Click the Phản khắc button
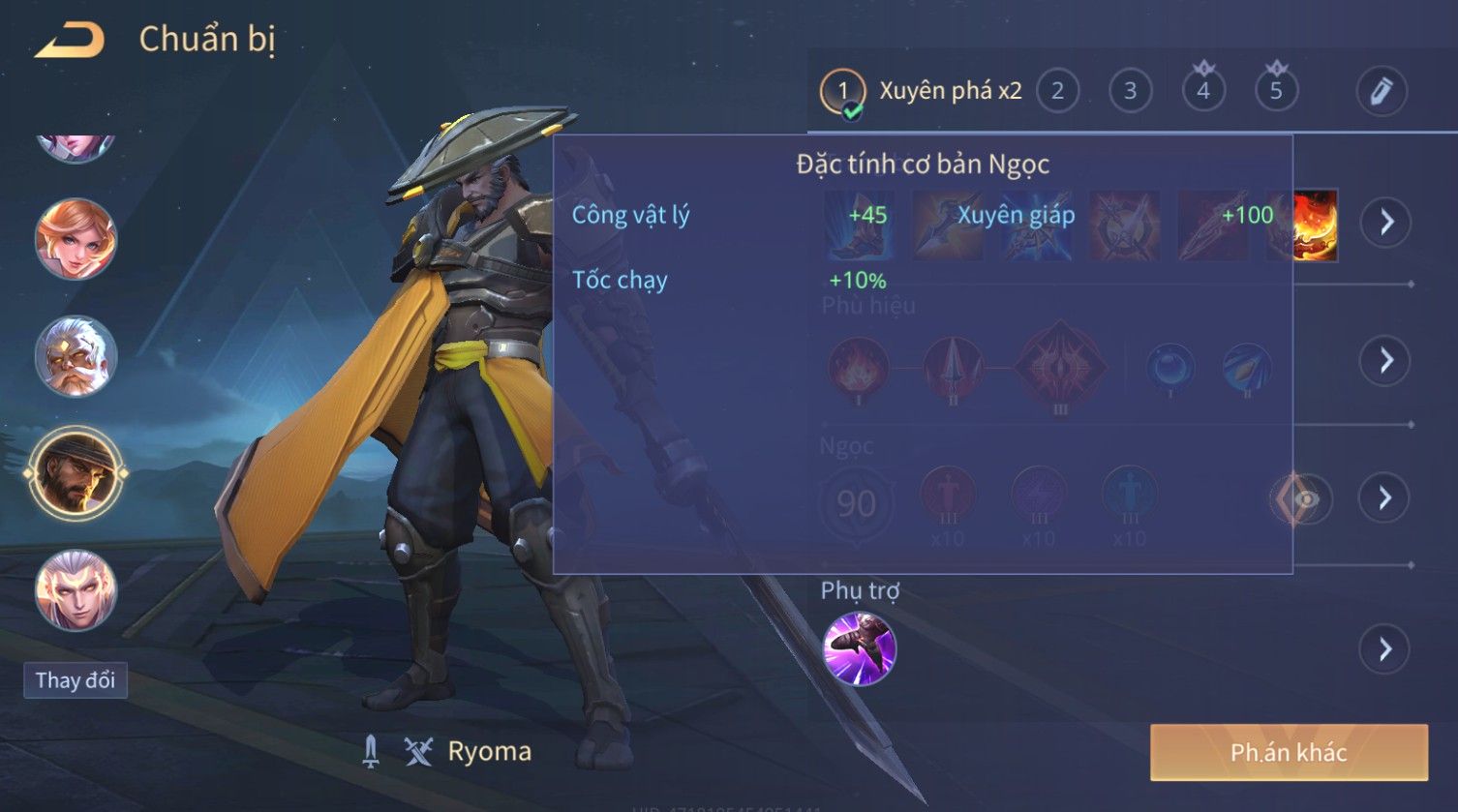1458x812 pixels. [x=1289, y=752]
